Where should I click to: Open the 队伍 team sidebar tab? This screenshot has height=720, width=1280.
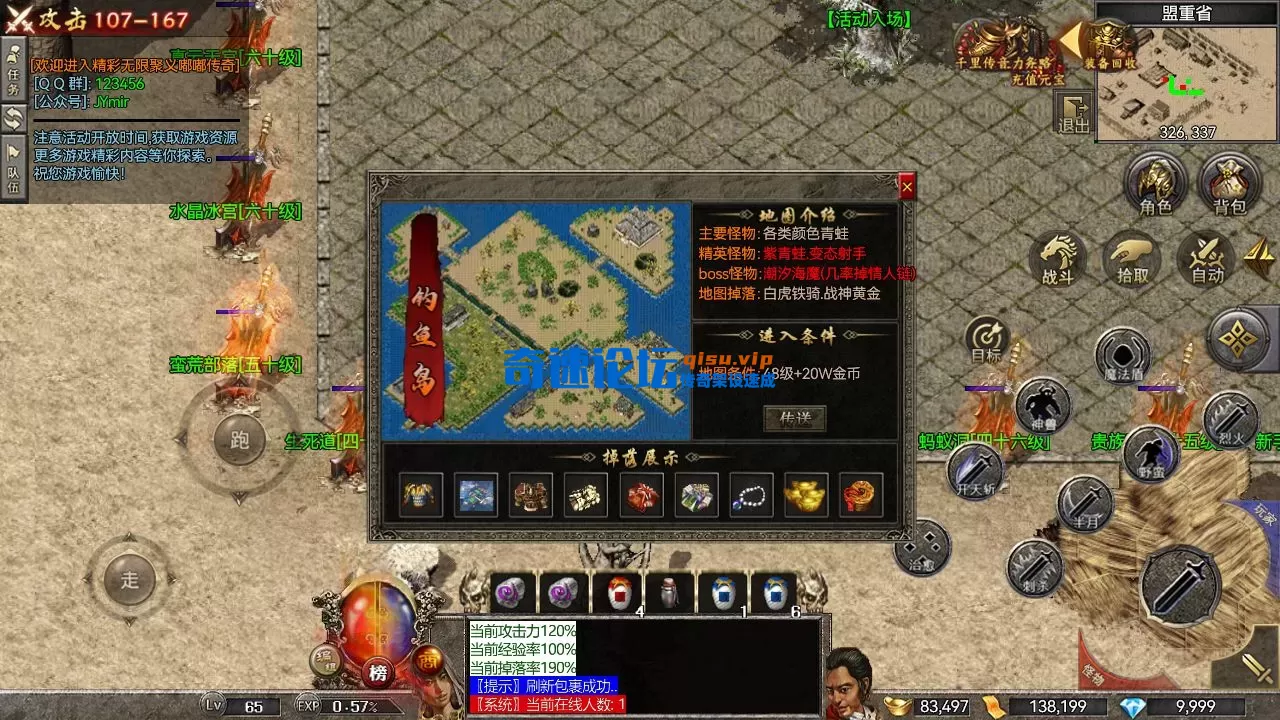12,162
